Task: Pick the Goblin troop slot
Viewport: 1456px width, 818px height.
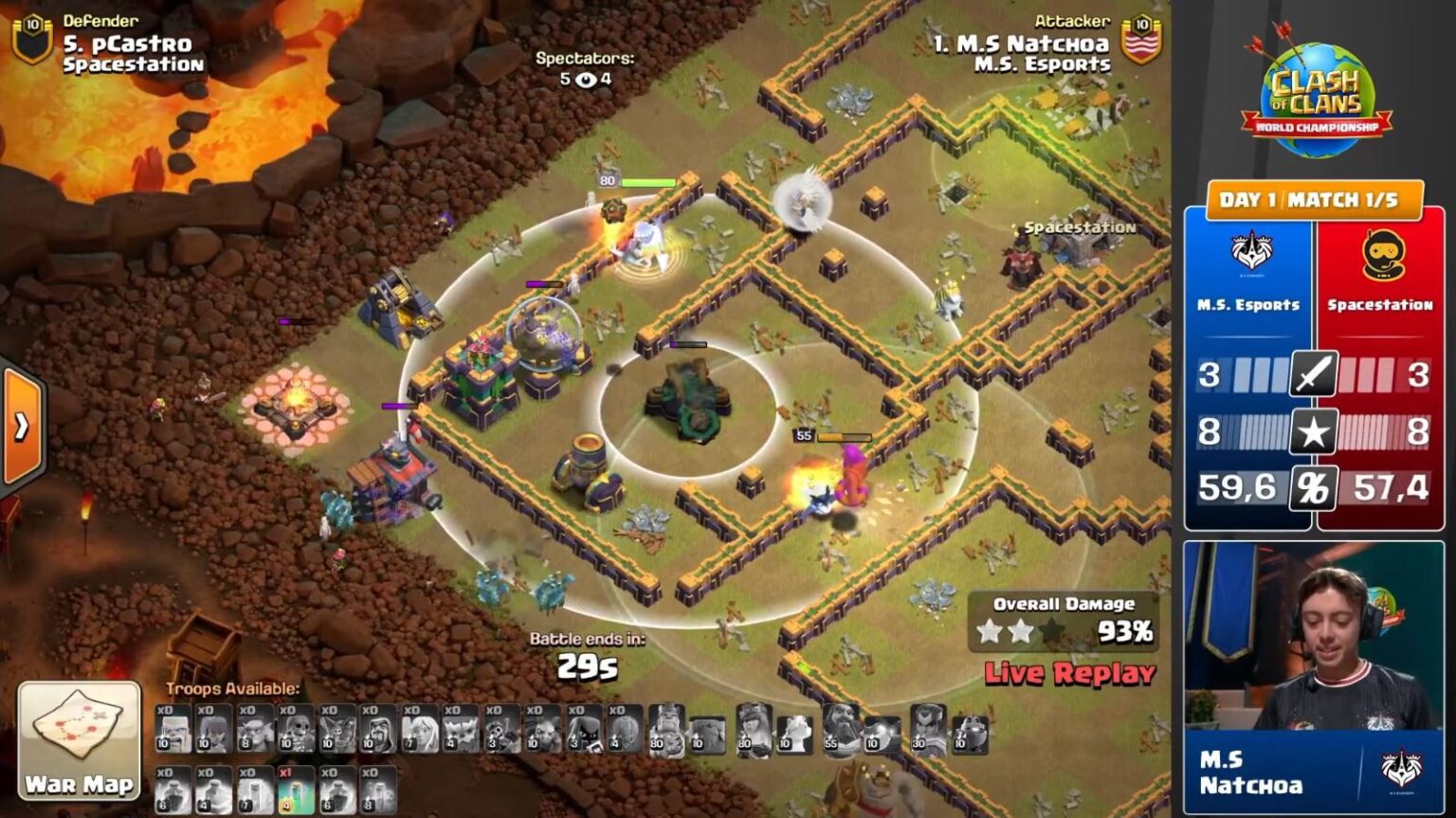Action: (x=255, y=730)
